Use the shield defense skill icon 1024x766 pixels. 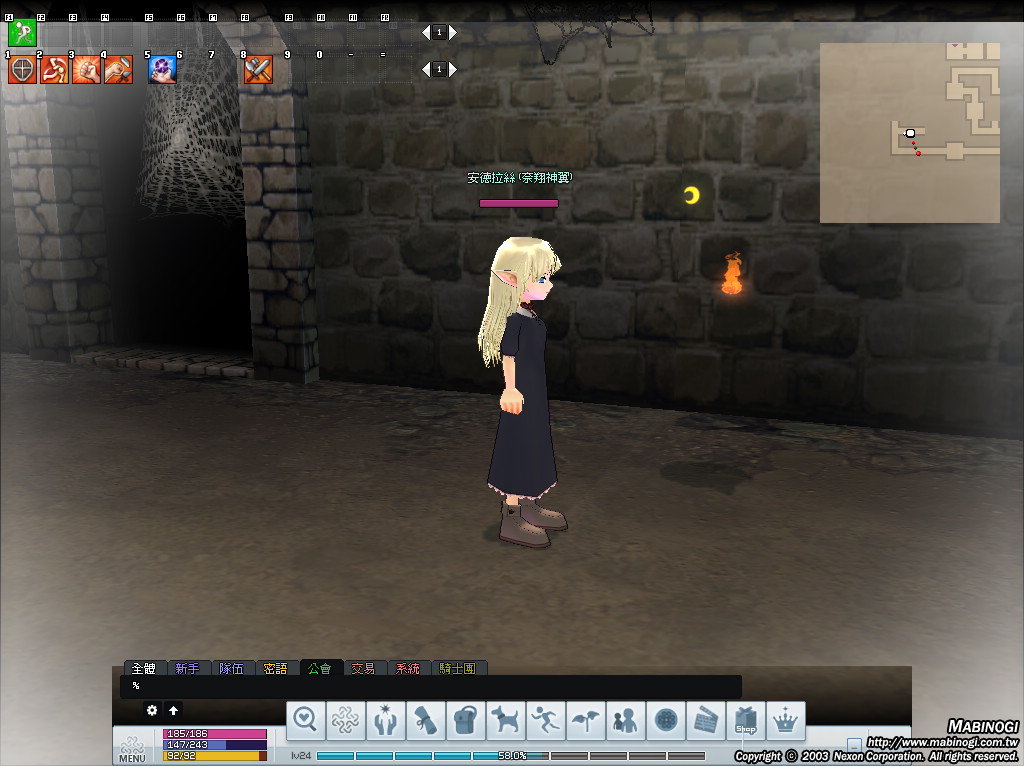pos(22,70)
